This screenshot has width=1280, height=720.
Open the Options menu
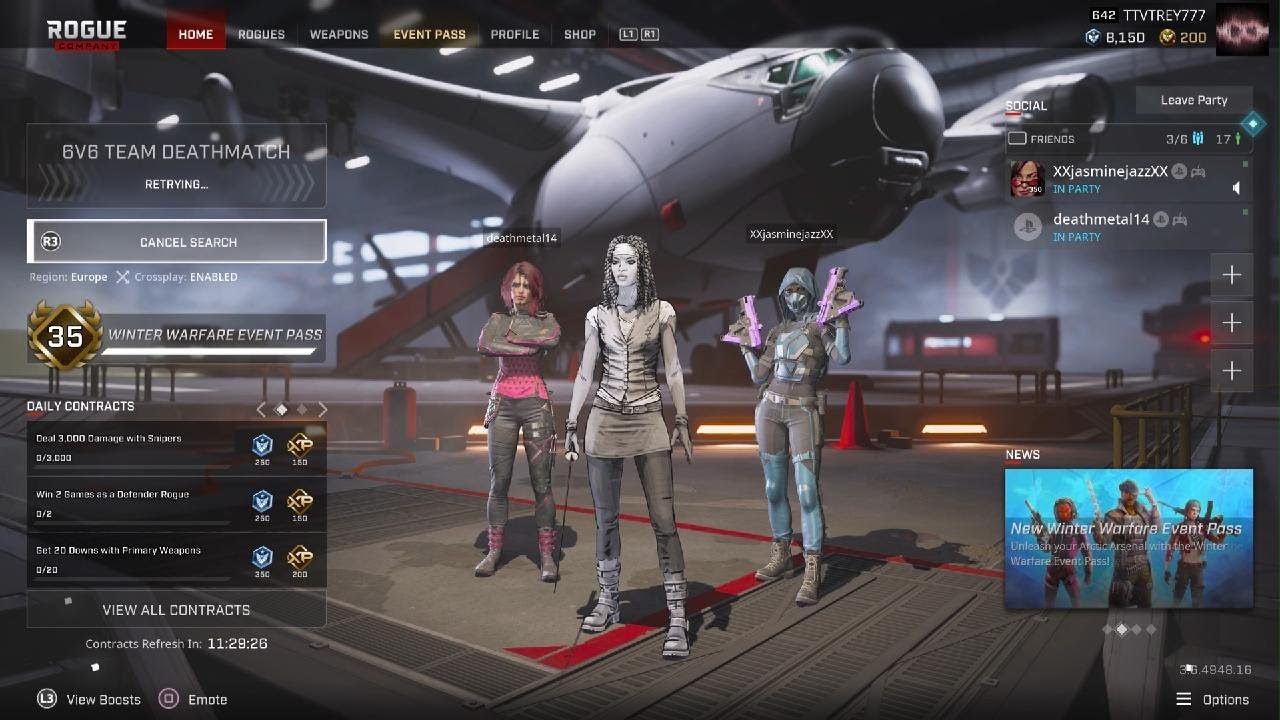click(x=1213, y=699)
